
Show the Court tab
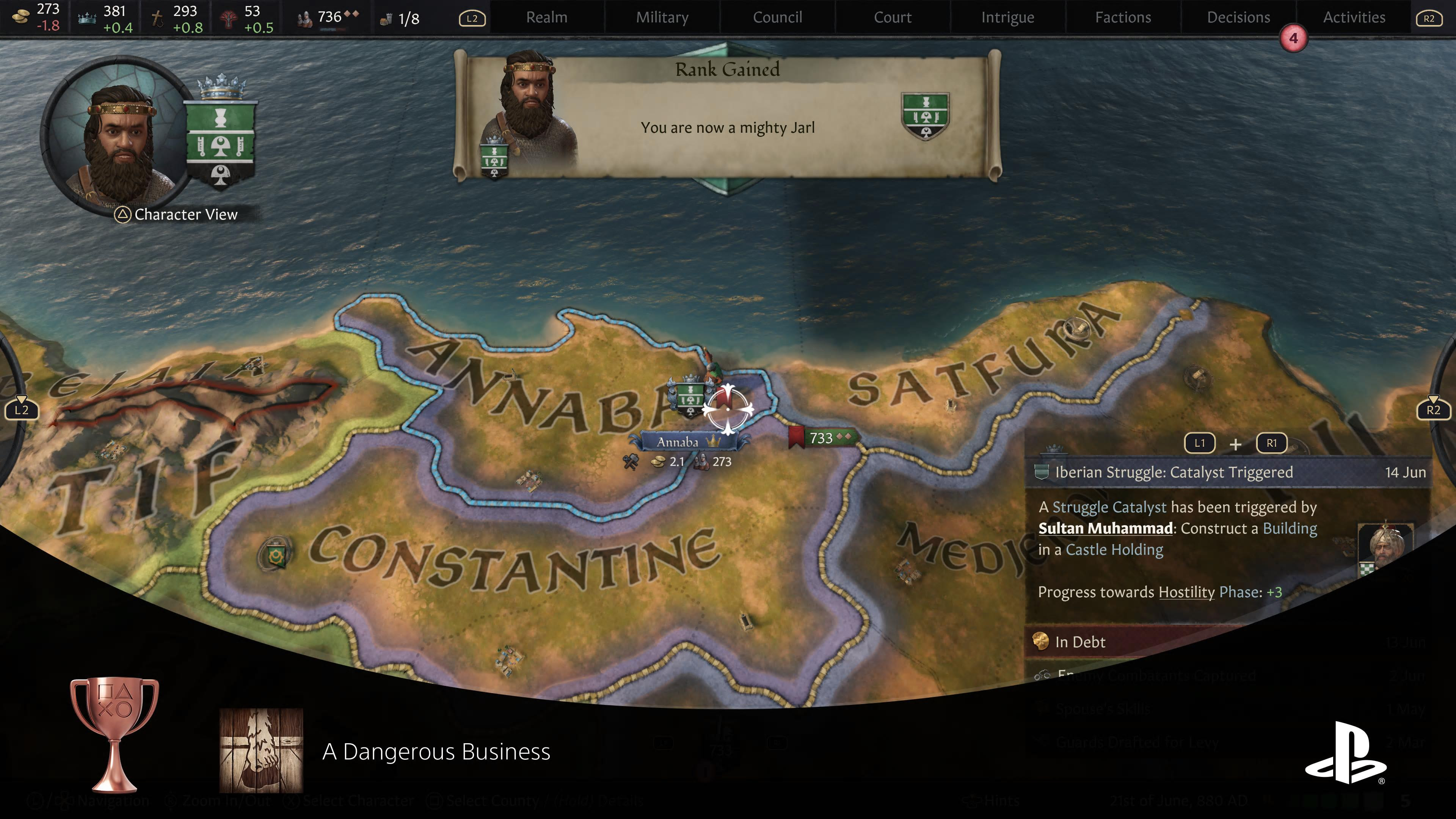coord(893,17)
